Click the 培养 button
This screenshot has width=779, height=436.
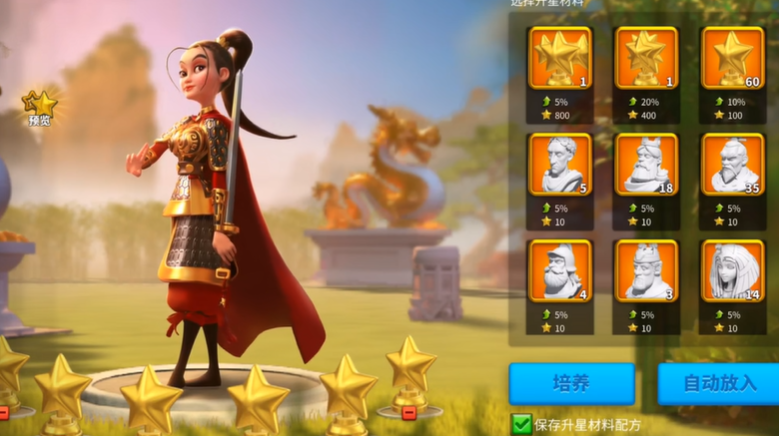[x=571, y=384]
